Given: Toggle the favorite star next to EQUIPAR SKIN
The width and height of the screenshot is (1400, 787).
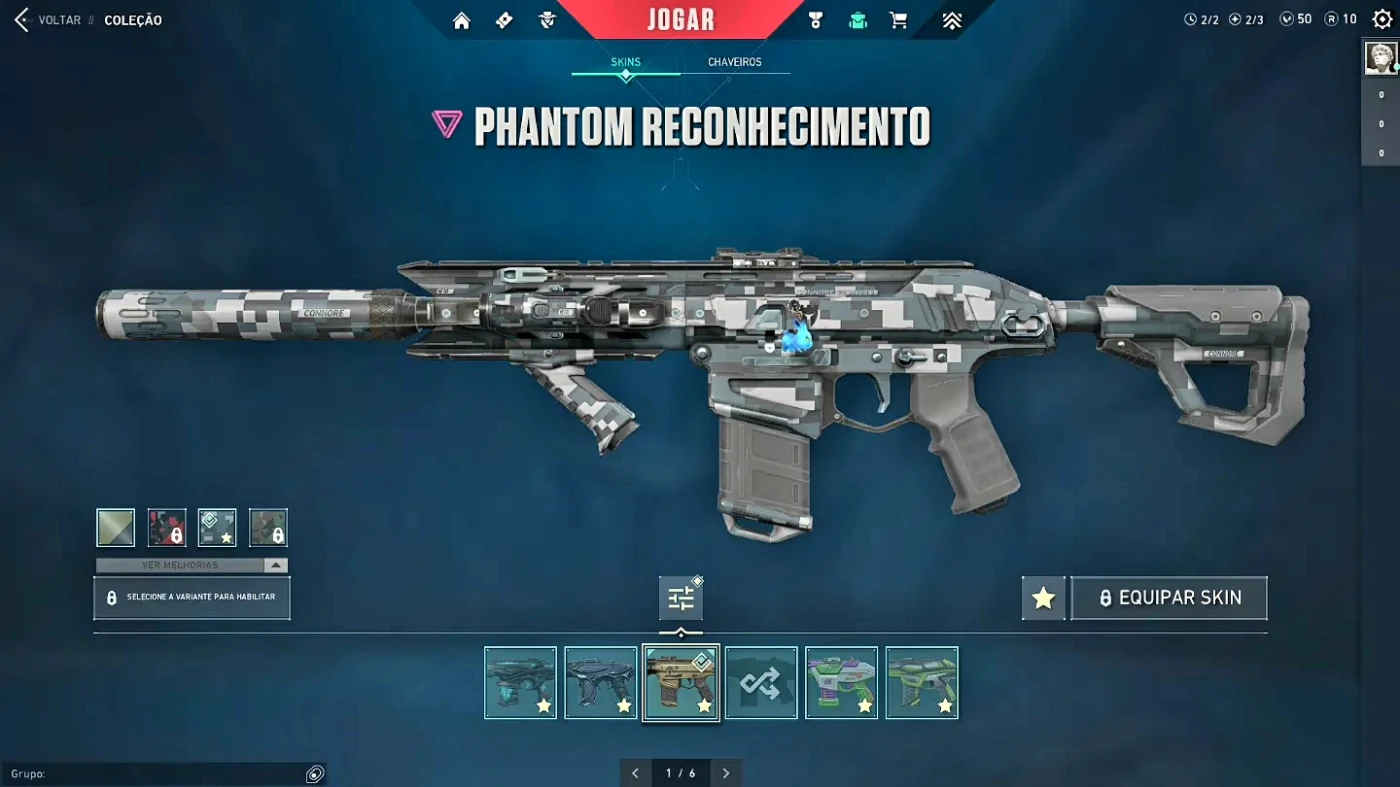Looking at the screenshot, I should (x=1043, y=597).
